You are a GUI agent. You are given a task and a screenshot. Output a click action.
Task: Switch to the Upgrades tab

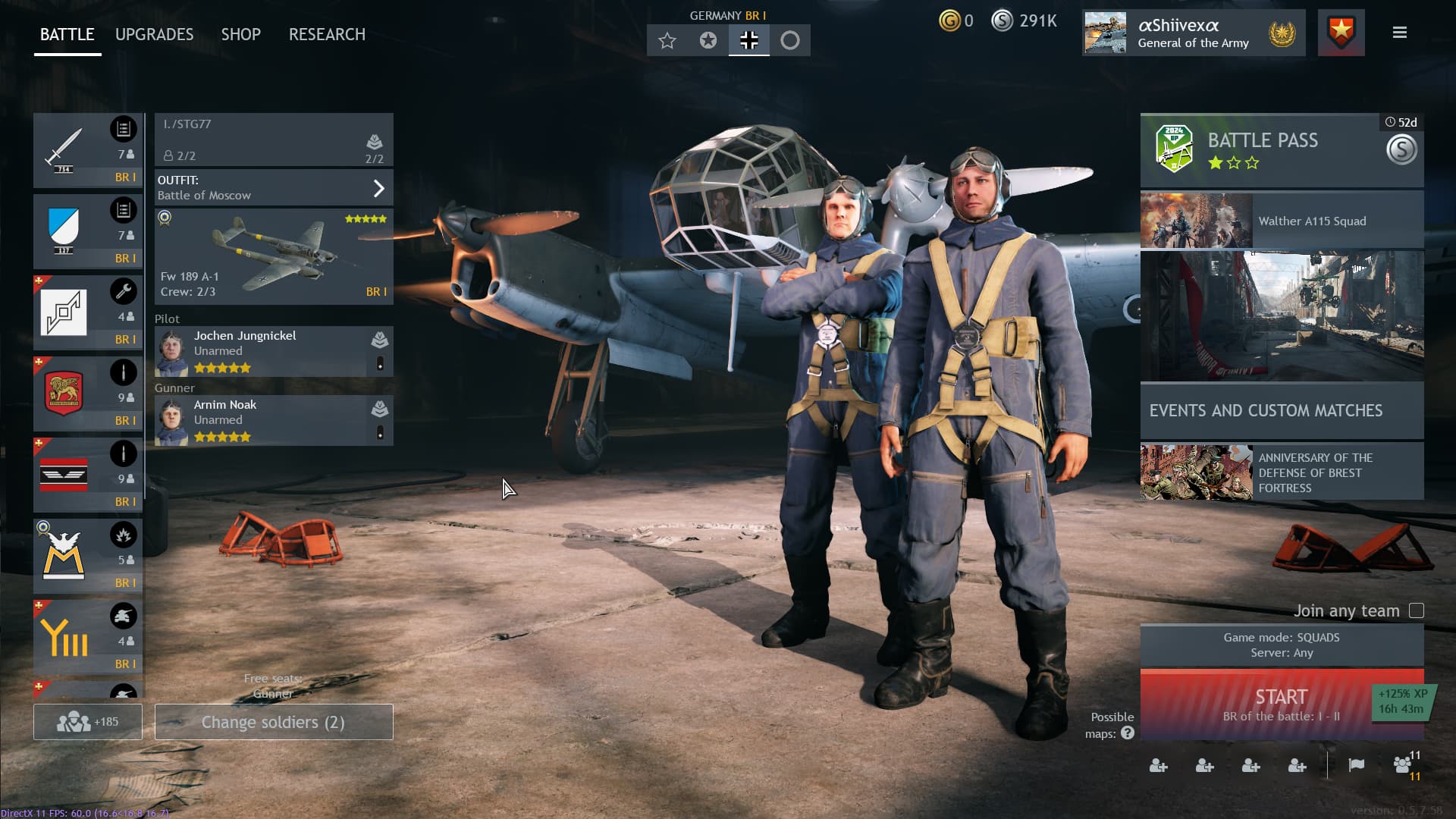[x=154, y=35]
